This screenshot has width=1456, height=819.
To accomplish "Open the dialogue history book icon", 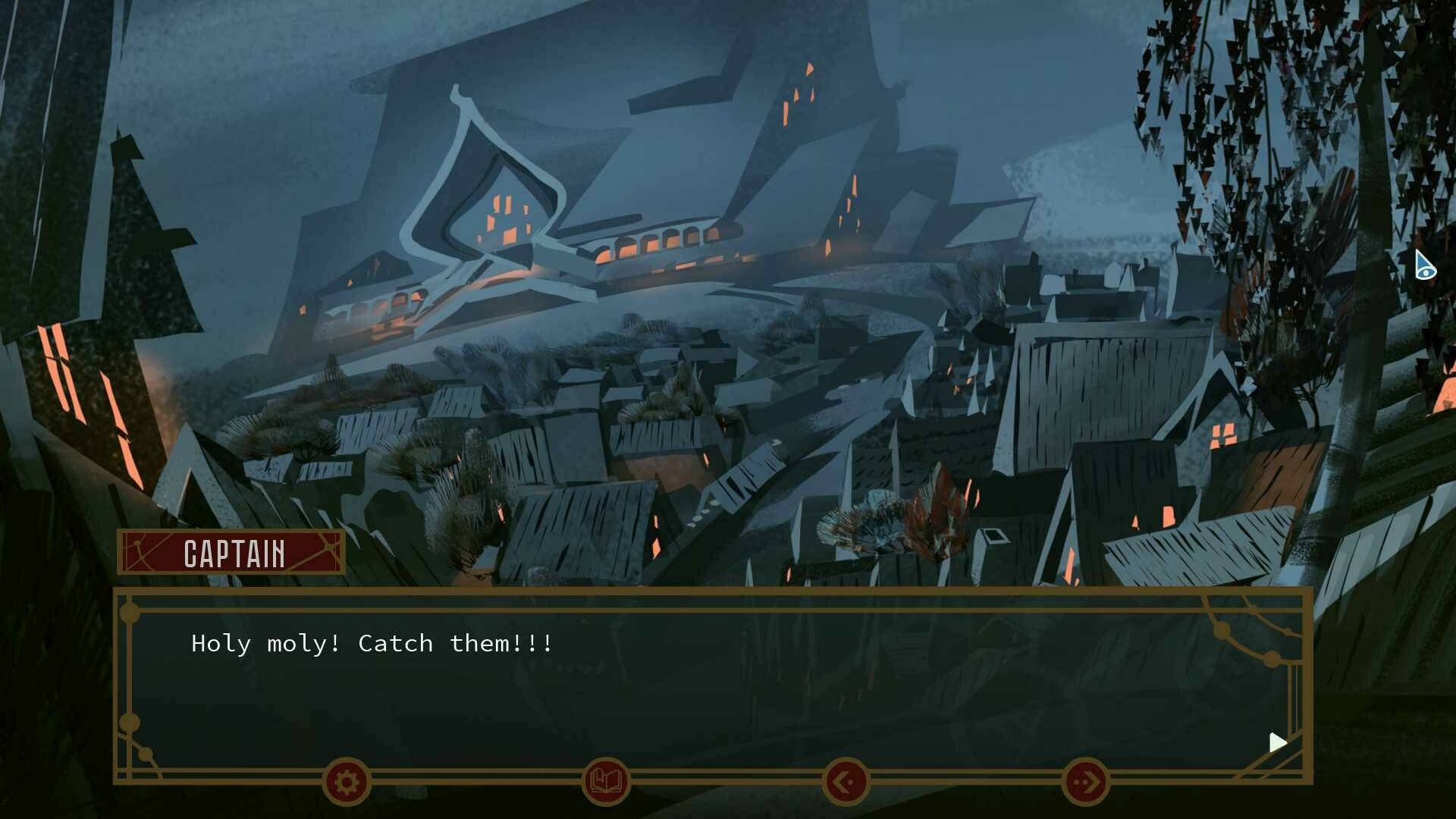I will click(607, 783).
